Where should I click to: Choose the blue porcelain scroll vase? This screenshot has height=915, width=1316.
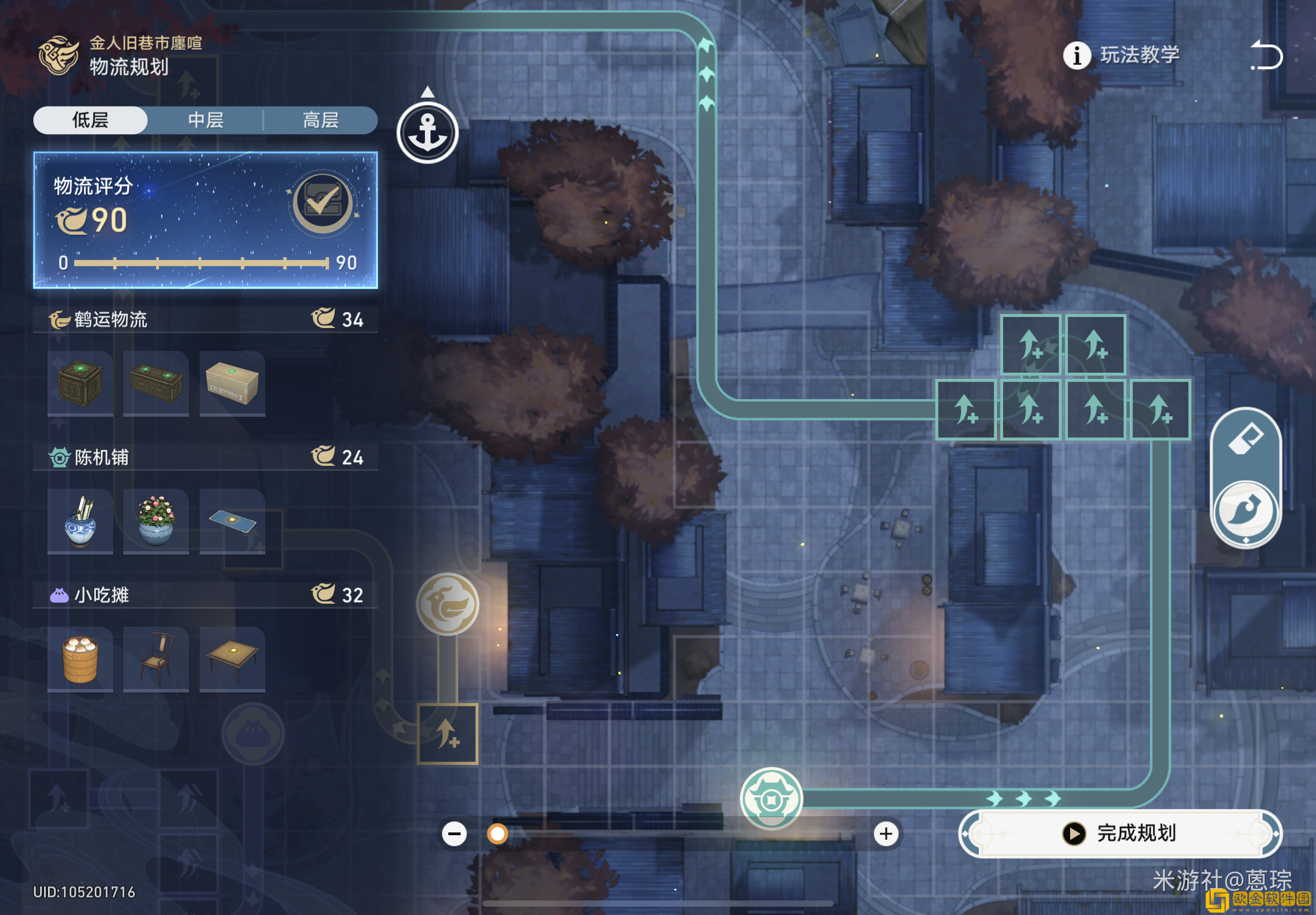80,521
